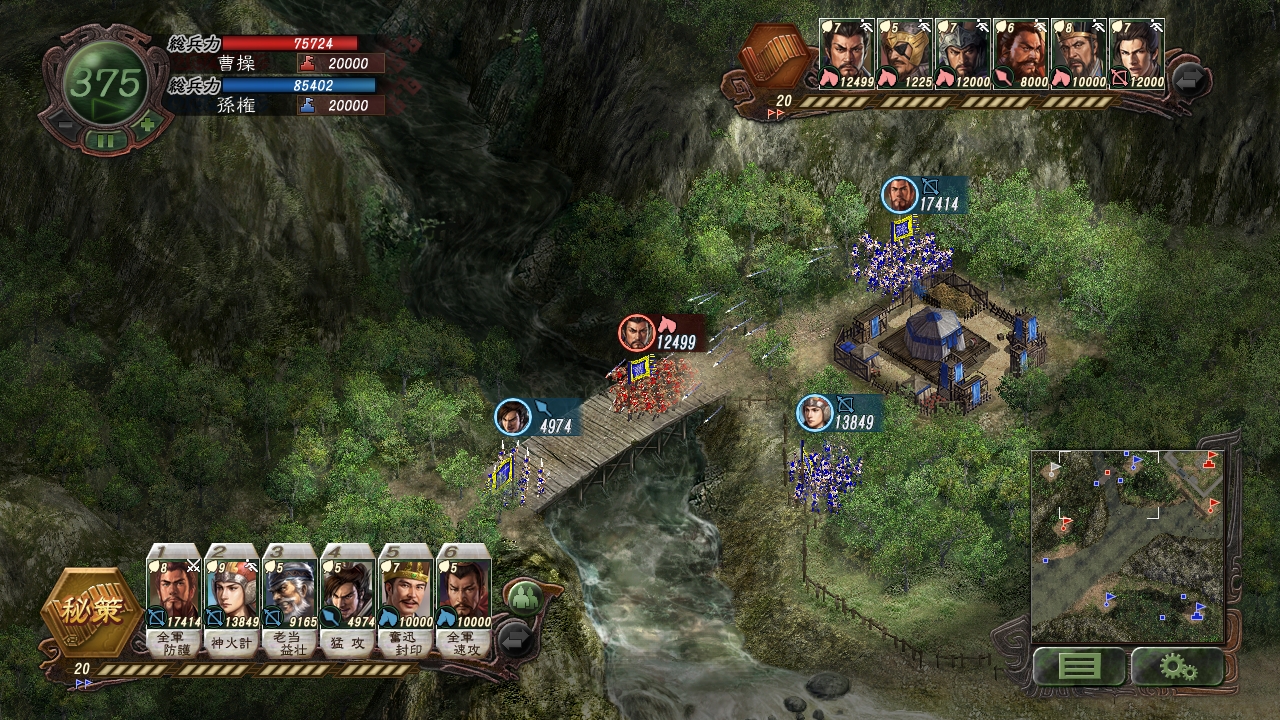Activate the 神火計 tactic button

click(x=233, y=642)
